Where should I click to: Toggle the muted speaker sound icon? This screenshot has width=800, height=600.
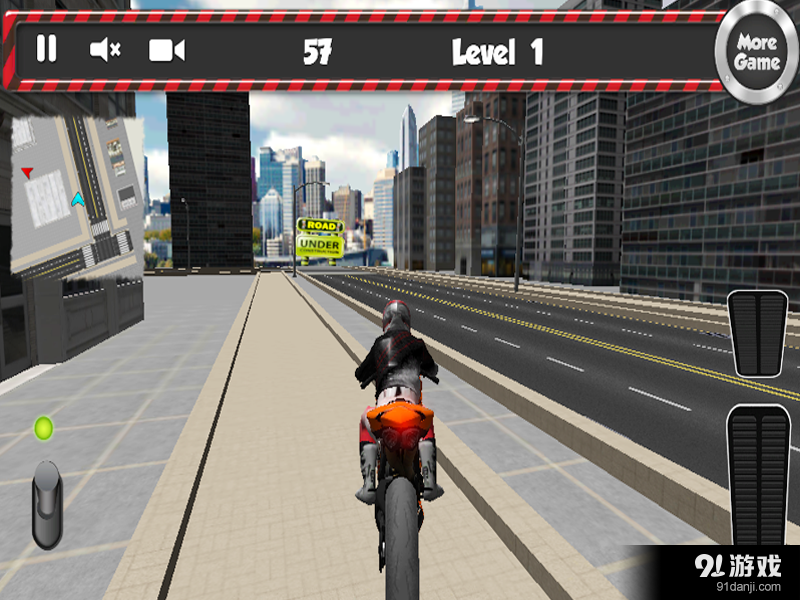pos(105,49)
